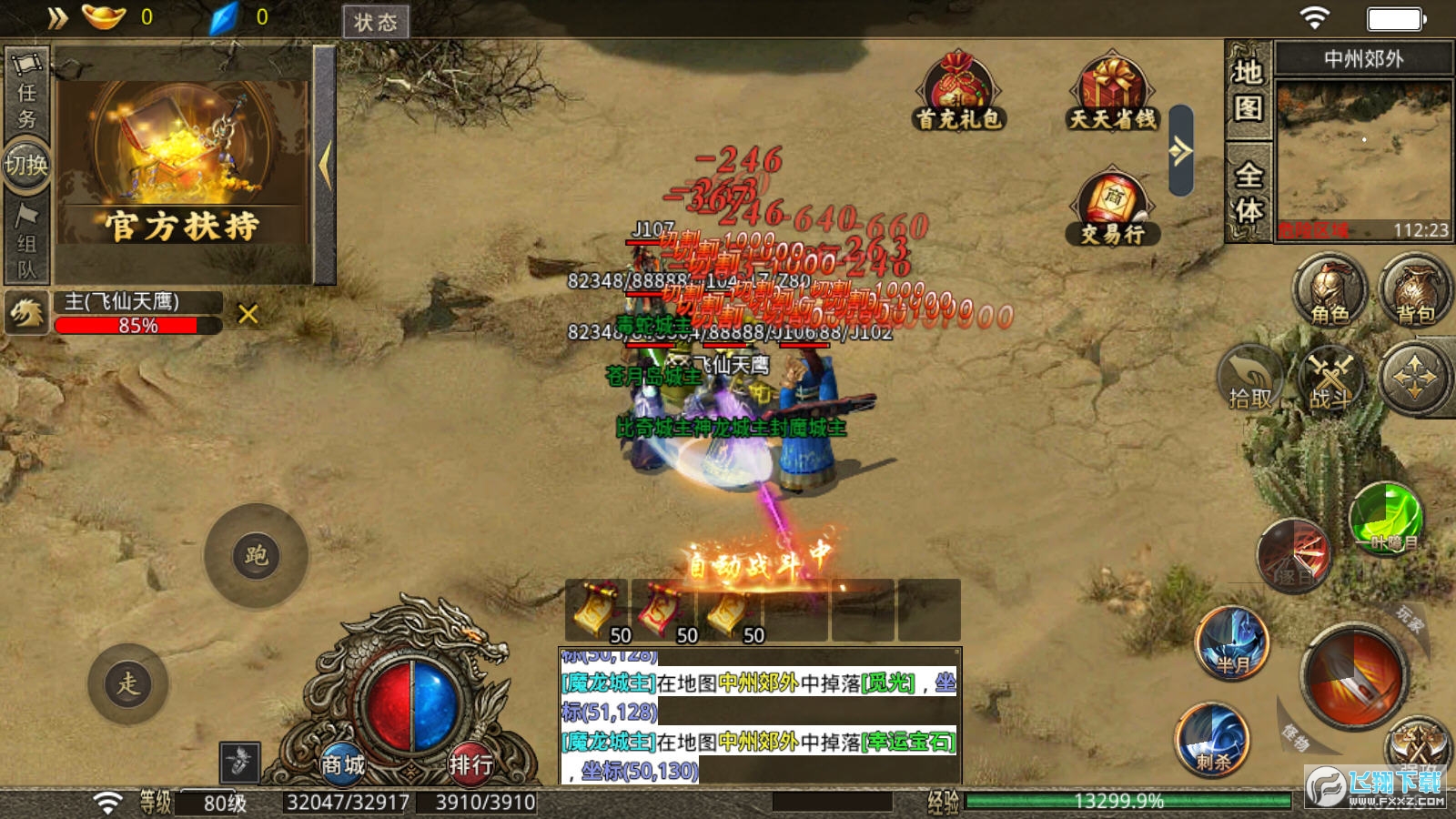Click the 切换 switch button
Viewport: 1456px width, 819px height.
tap(26, 165)
